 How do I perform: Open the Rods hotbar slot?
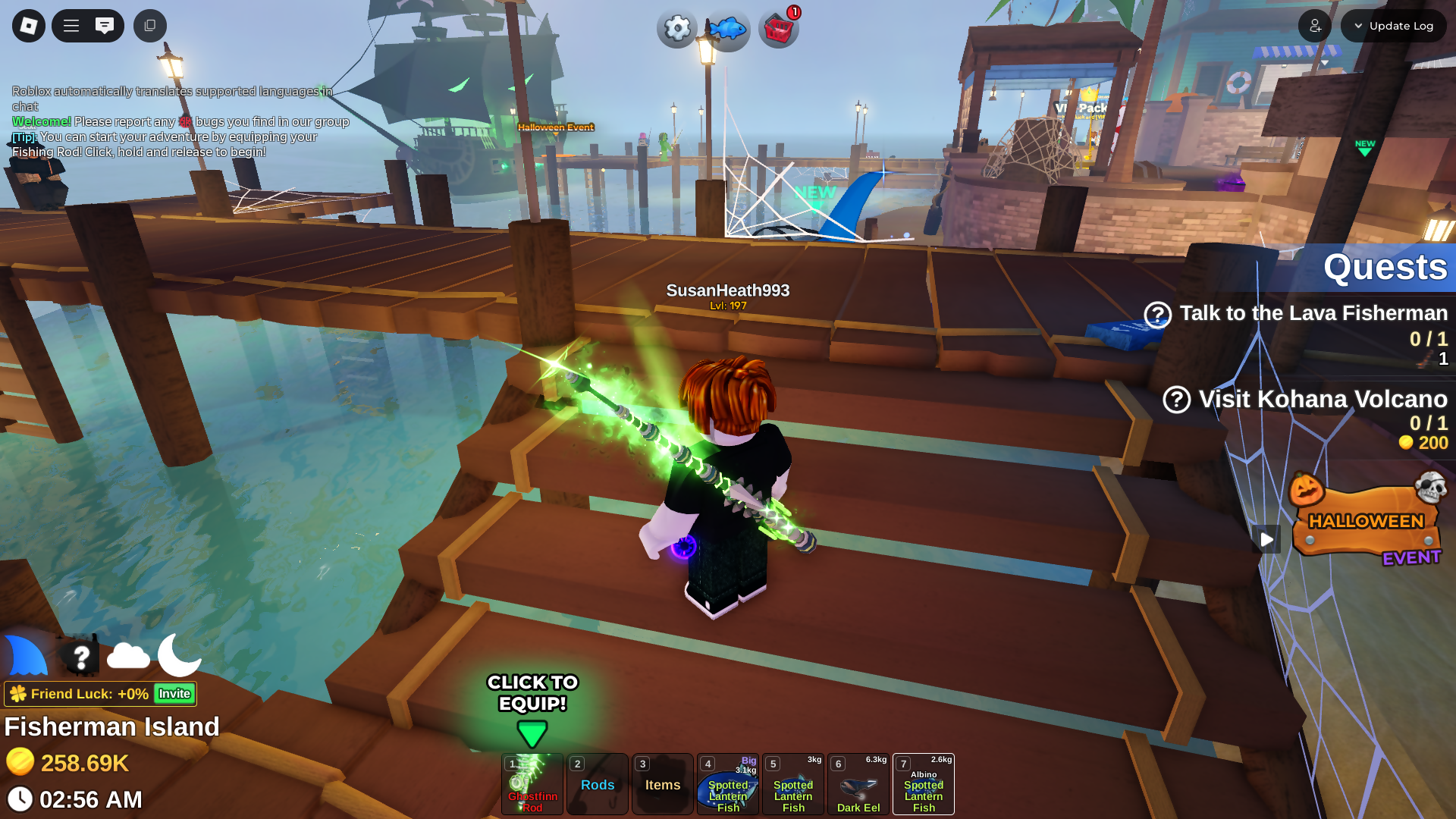[x=598, y=784]
